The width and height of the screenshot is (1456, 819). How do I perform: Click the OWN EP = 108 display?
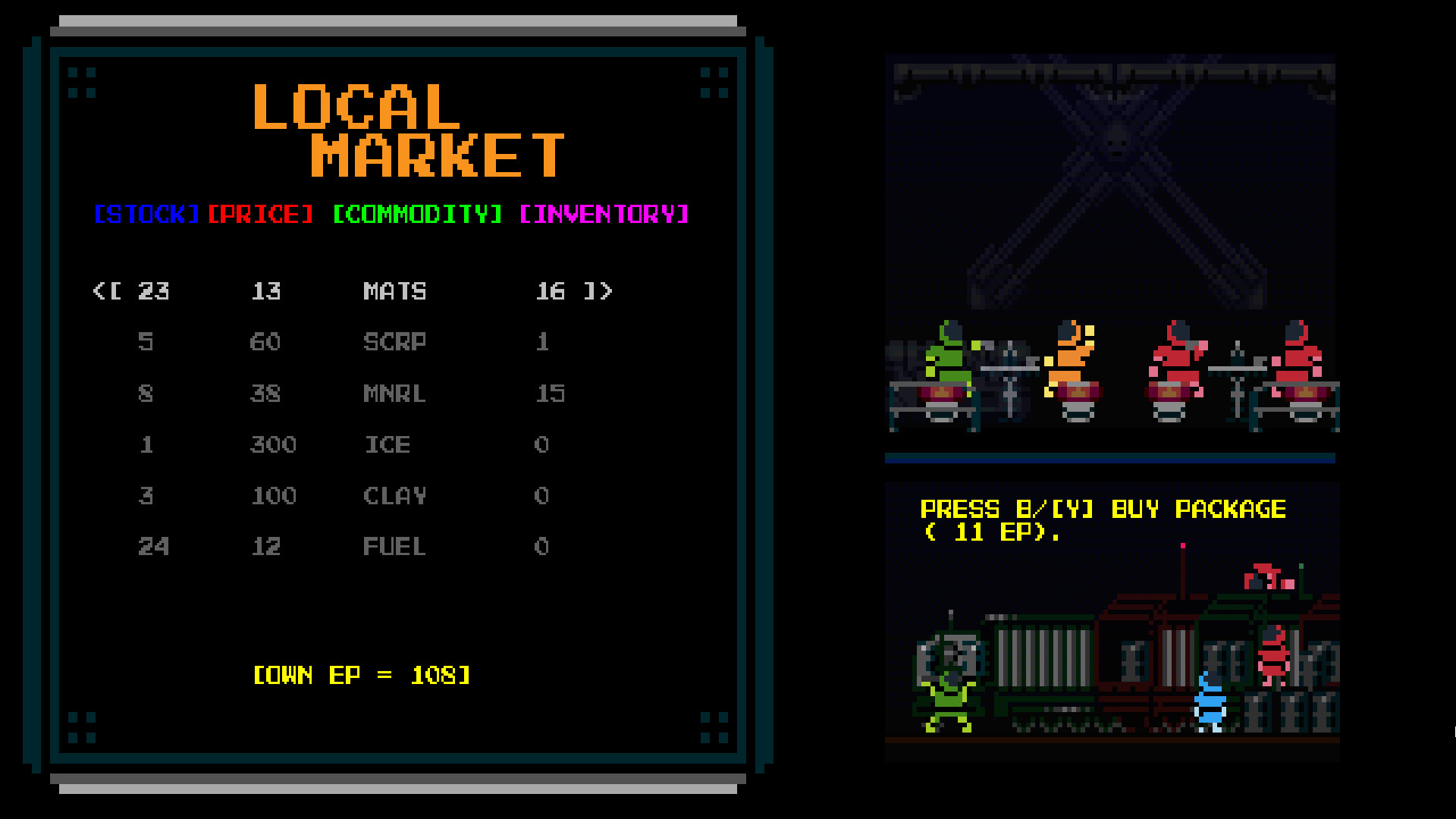362,675
